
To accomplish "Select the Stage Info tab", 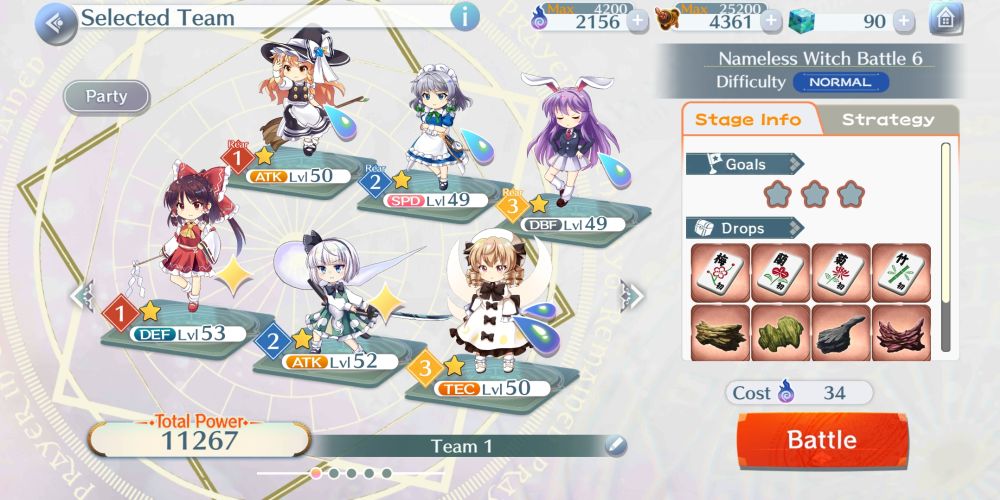I will click(x=748, y=120).
